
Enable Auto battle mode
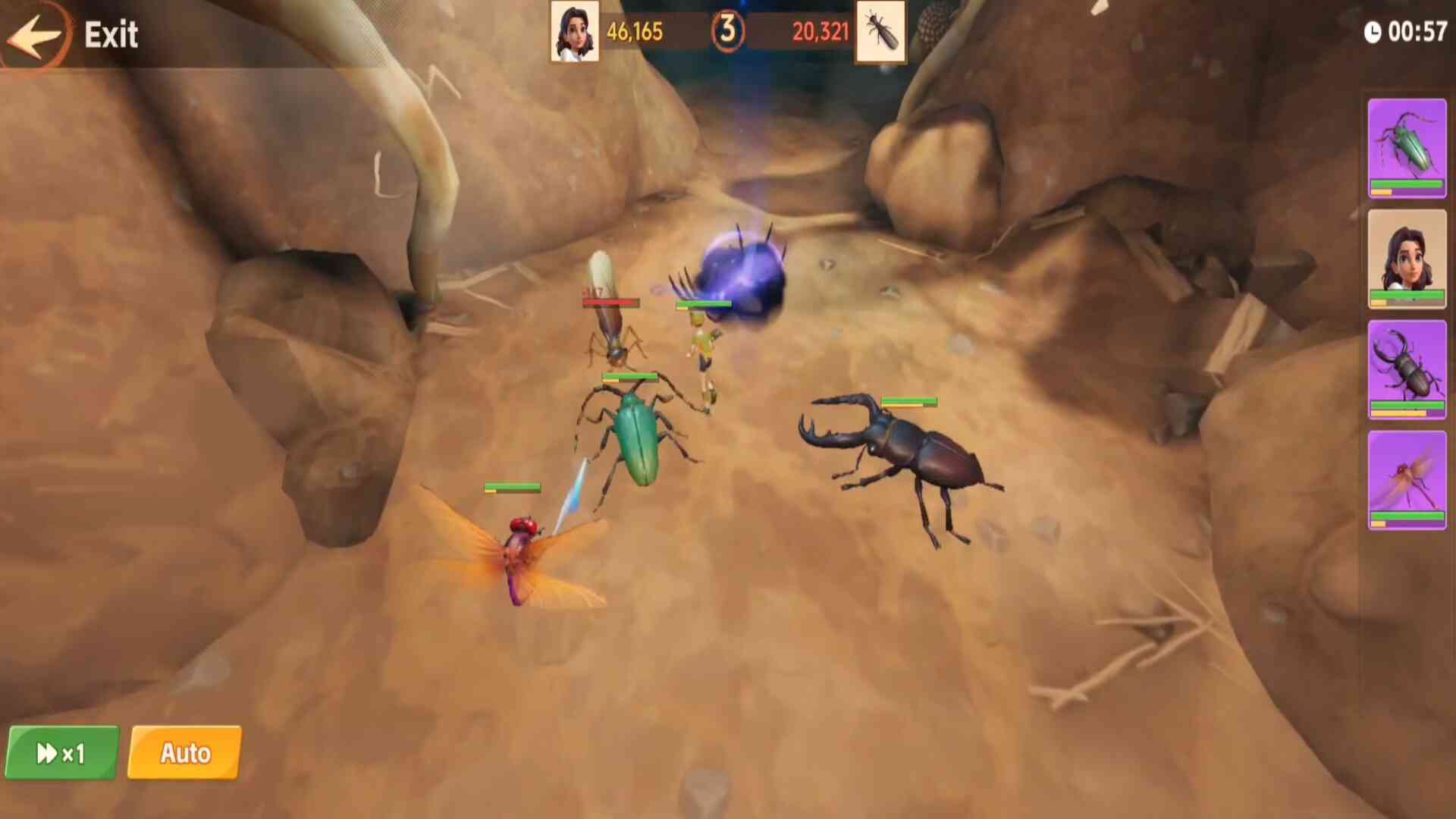[185, 753]
